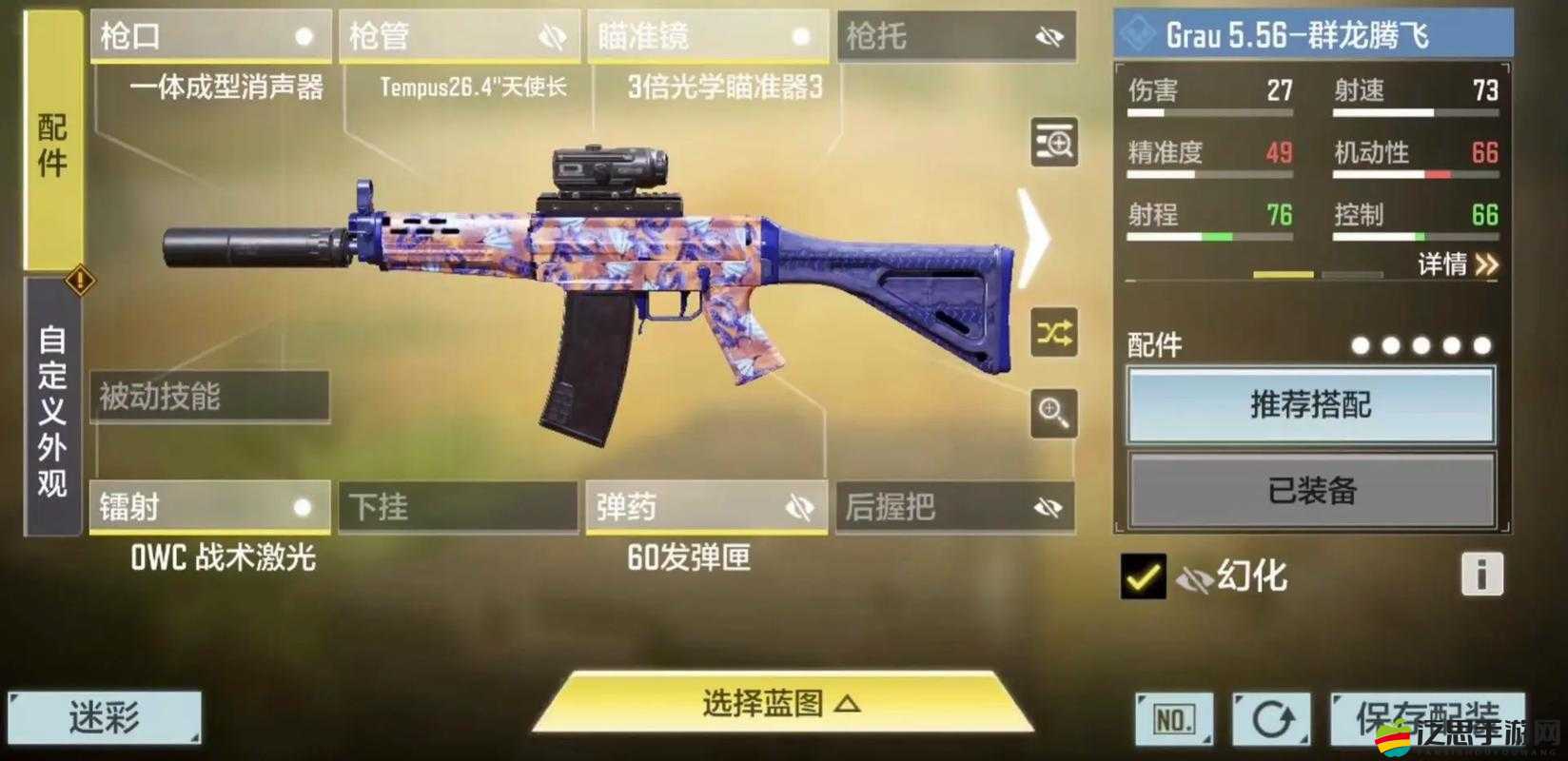Click the rotate refresh icon at bottom

click(1275, 719)
